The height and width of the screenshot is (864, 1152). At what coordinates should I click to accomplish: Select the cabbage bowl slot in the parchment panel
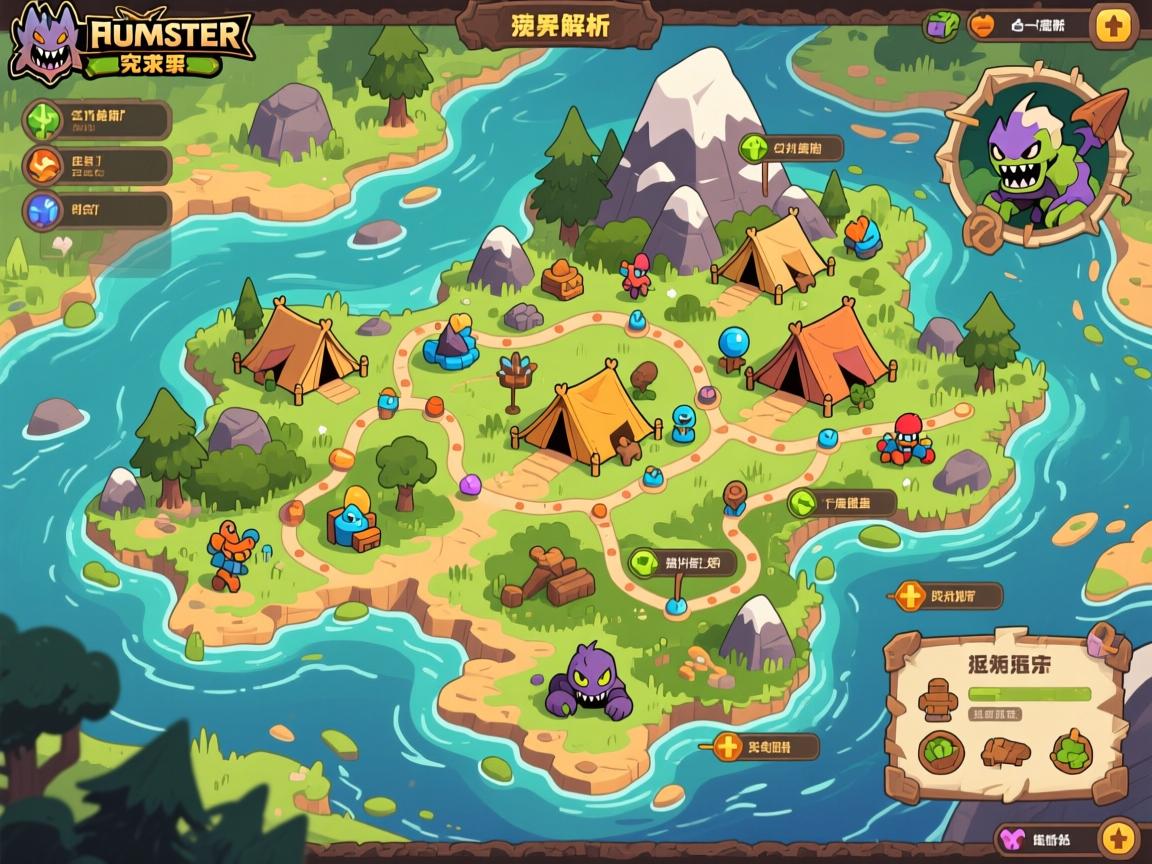coord(941,752)
